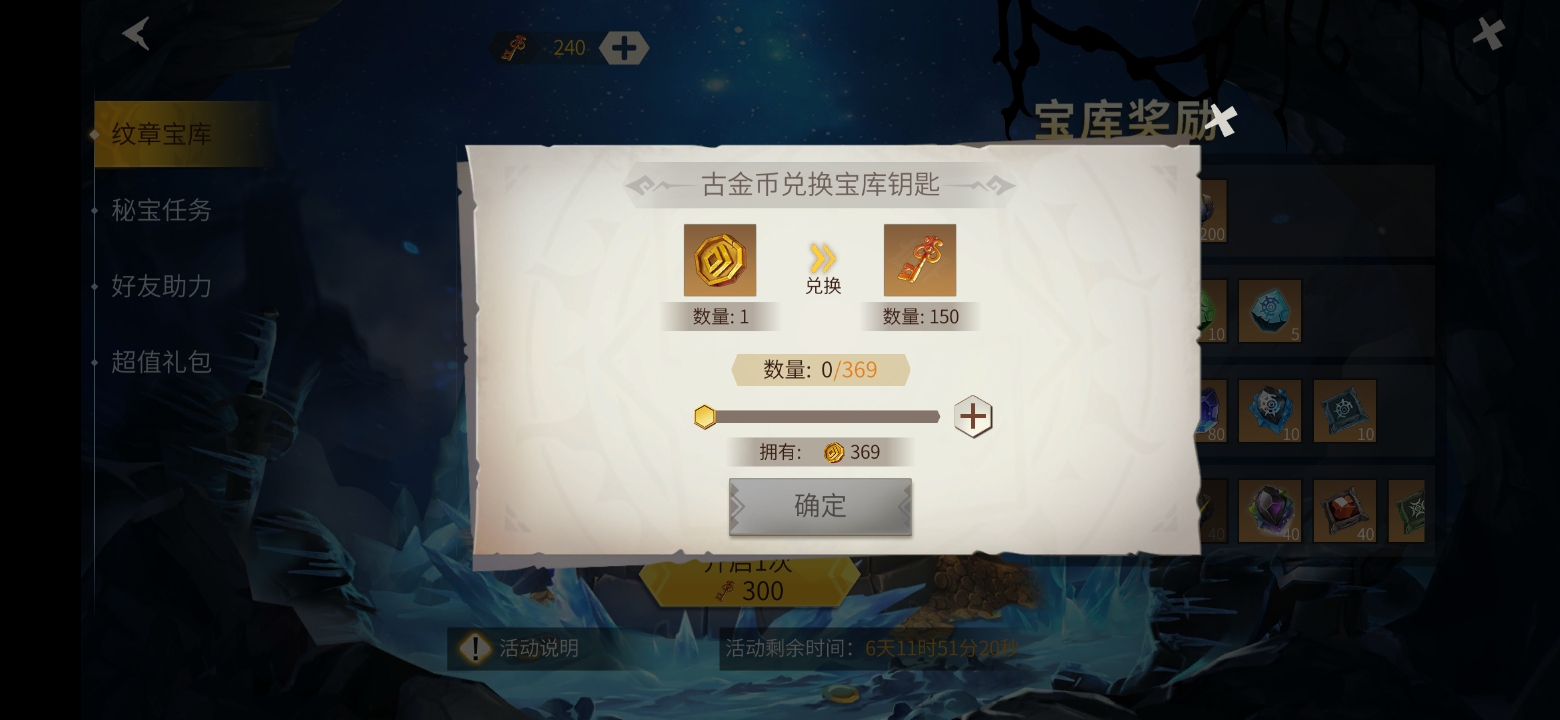Image resolution: width=1560 pixels, height=720 pixels.
Task: Click the exclamation icon beside 活动说明
Action: [x=475, y=648]
